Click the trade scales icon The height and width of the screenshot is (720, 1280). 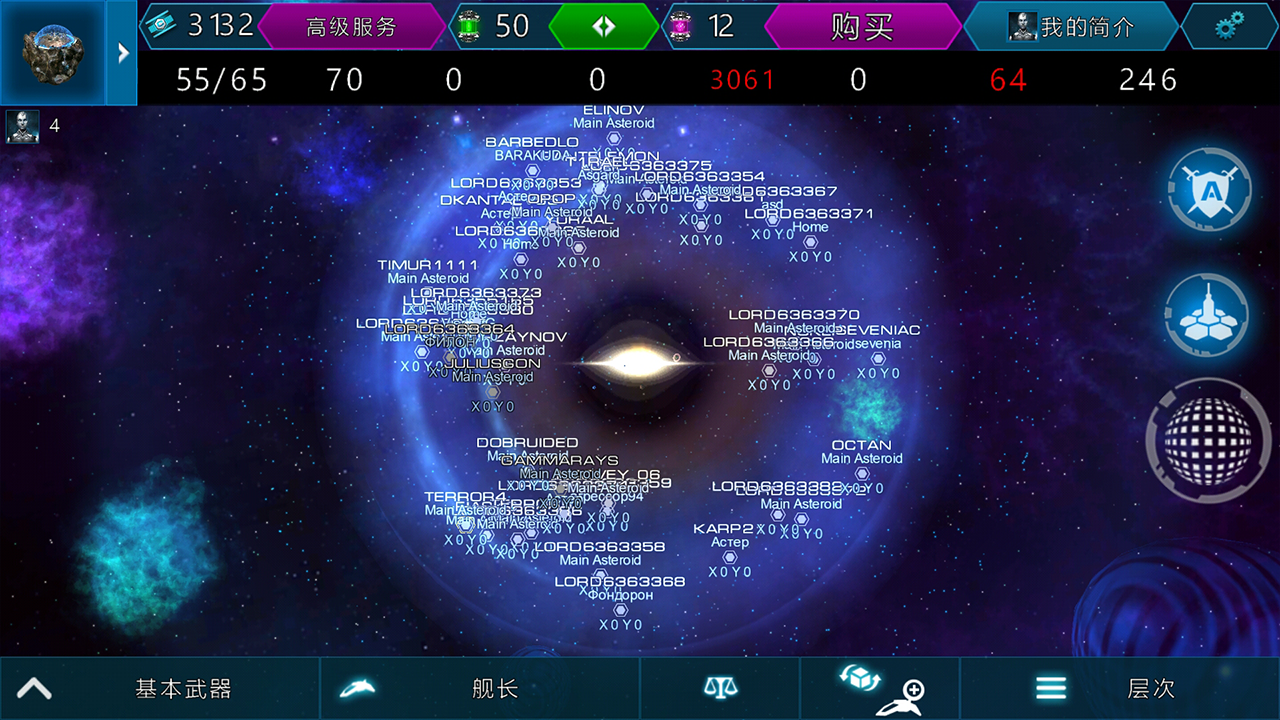[720, 687]
